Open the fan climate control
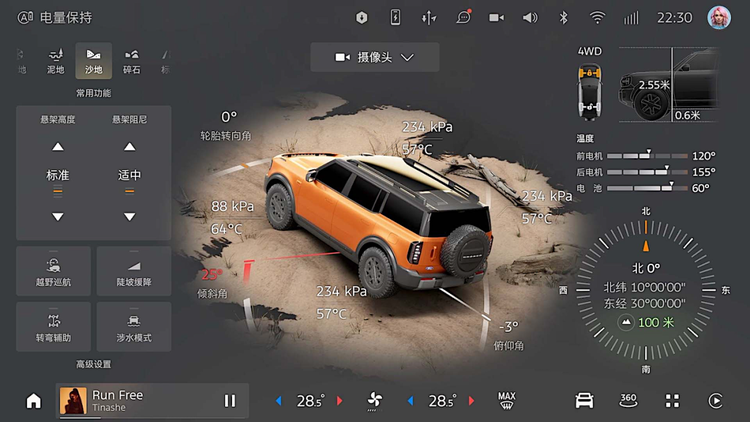Screen dimensions: 750x422 375,401
